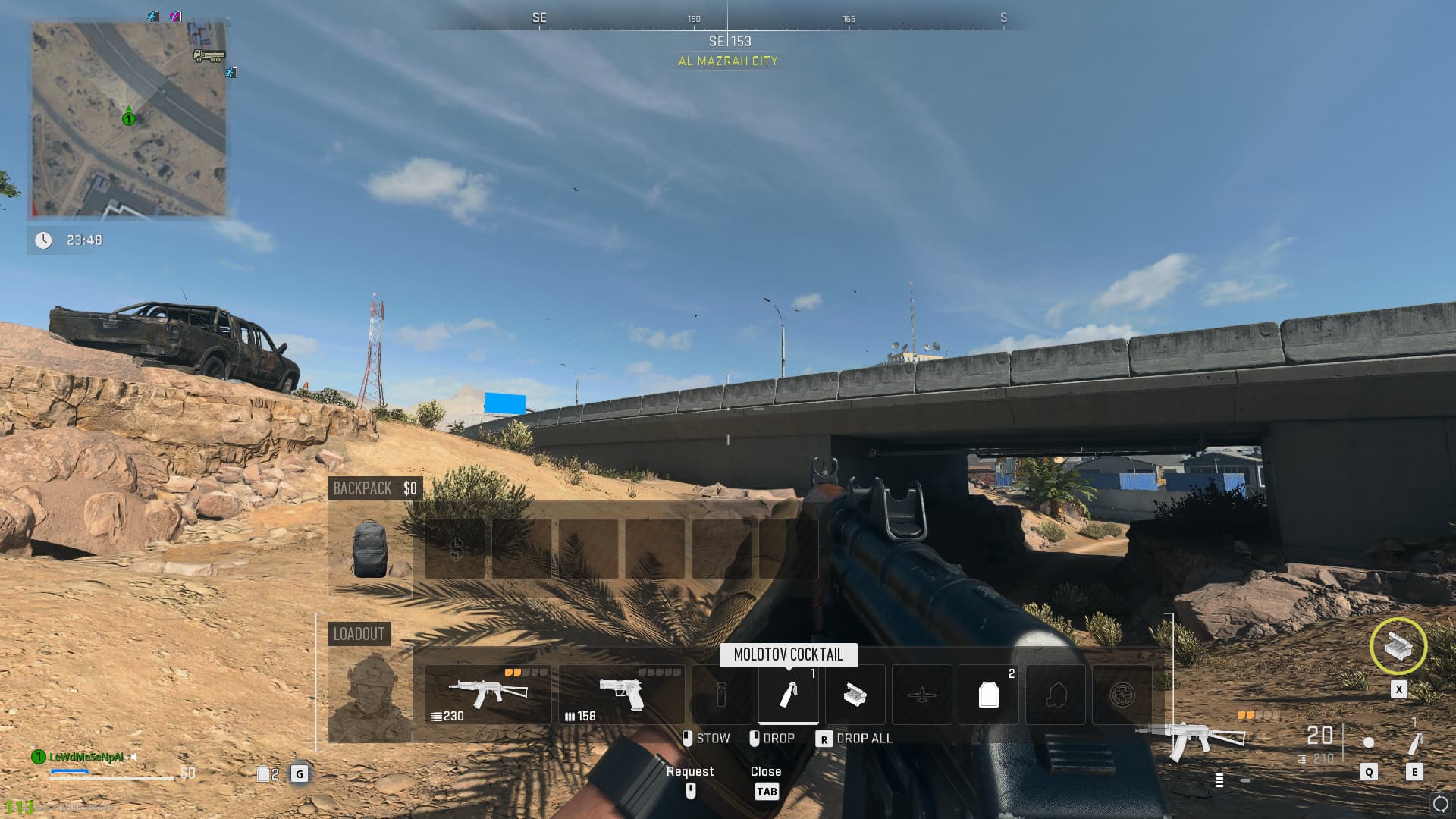This screenshot has width=1456, height=819.
Task: Click the BACKPACK panel header
Action: [362, 488]
